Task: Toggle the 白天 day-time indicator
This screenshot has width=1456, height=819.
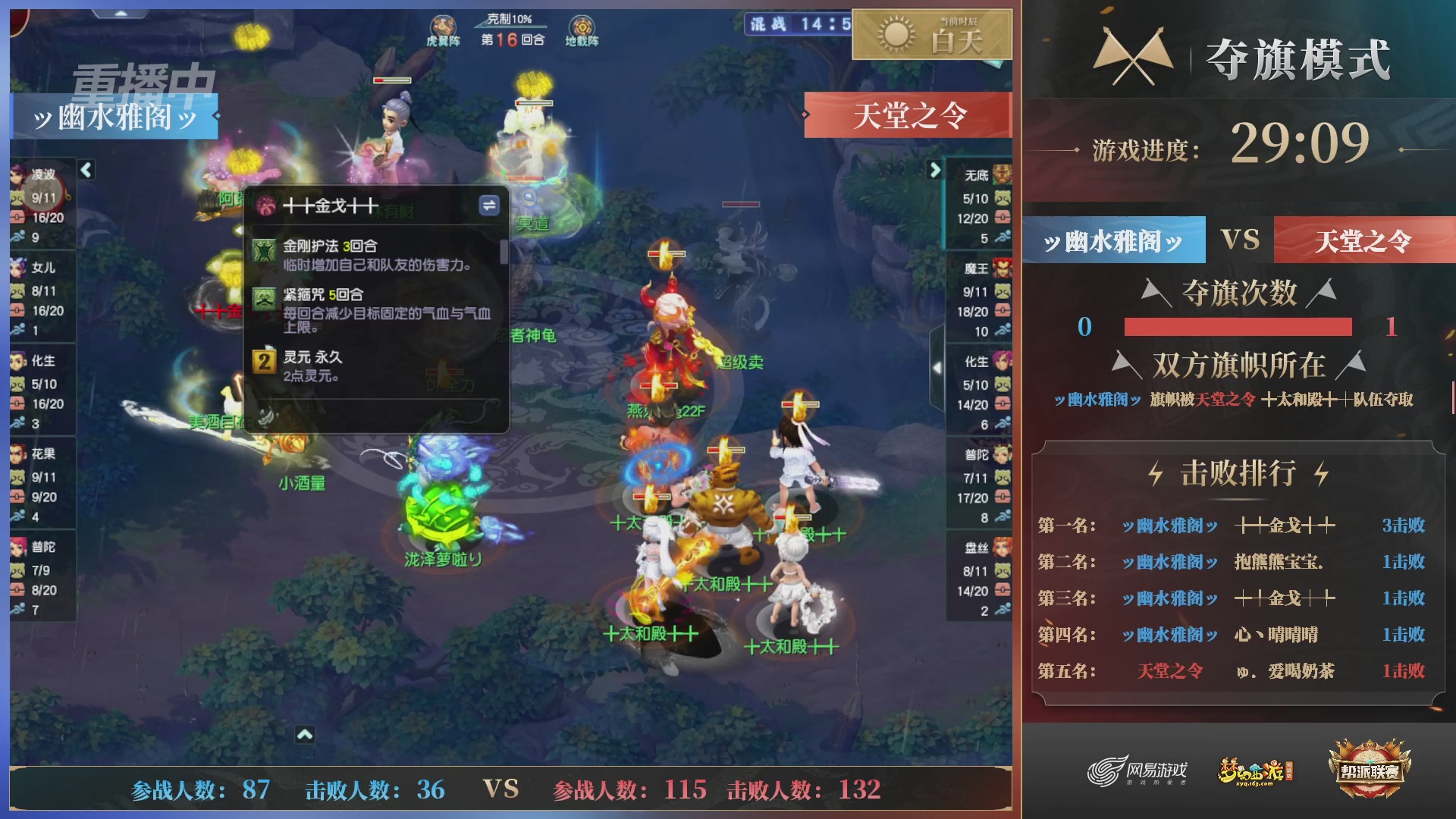Action: pos(932,35)
